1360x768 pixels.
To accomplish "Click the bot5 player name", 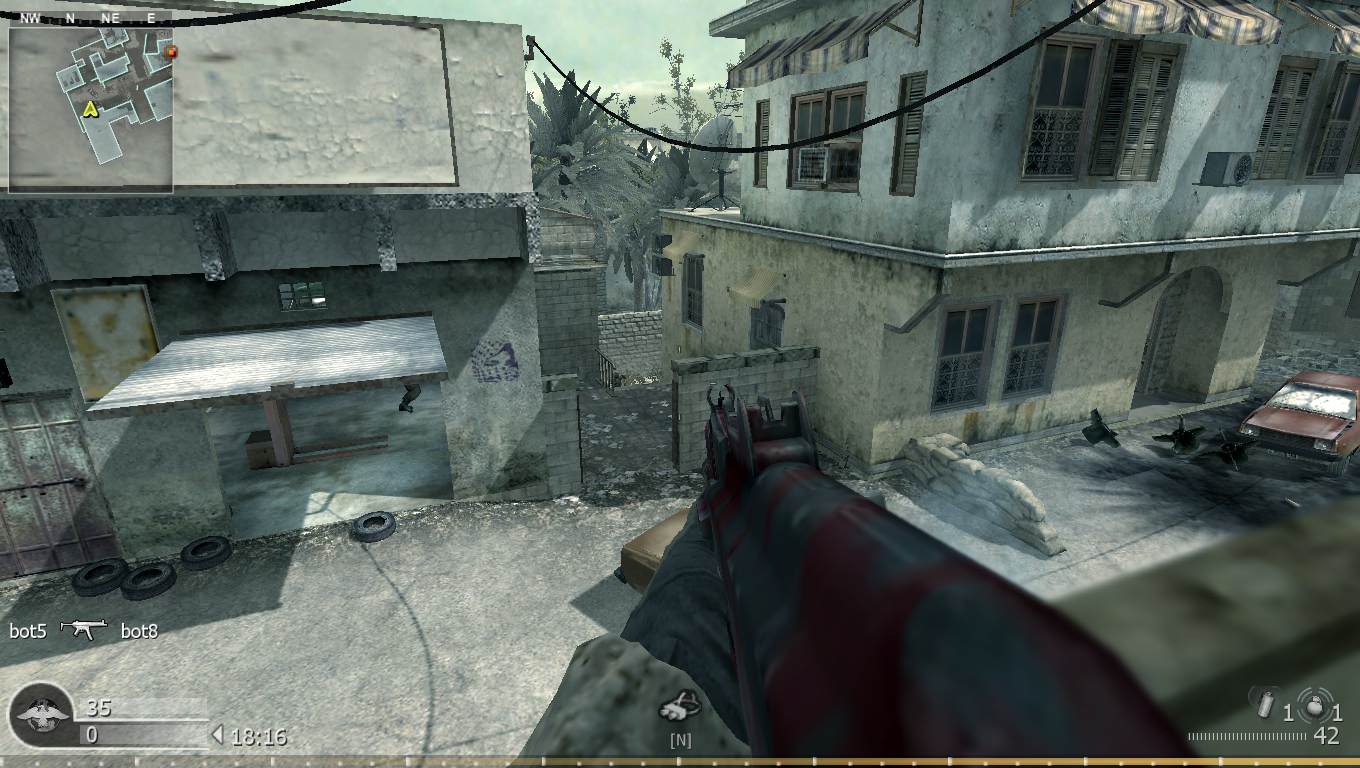I will coord(27,631).
